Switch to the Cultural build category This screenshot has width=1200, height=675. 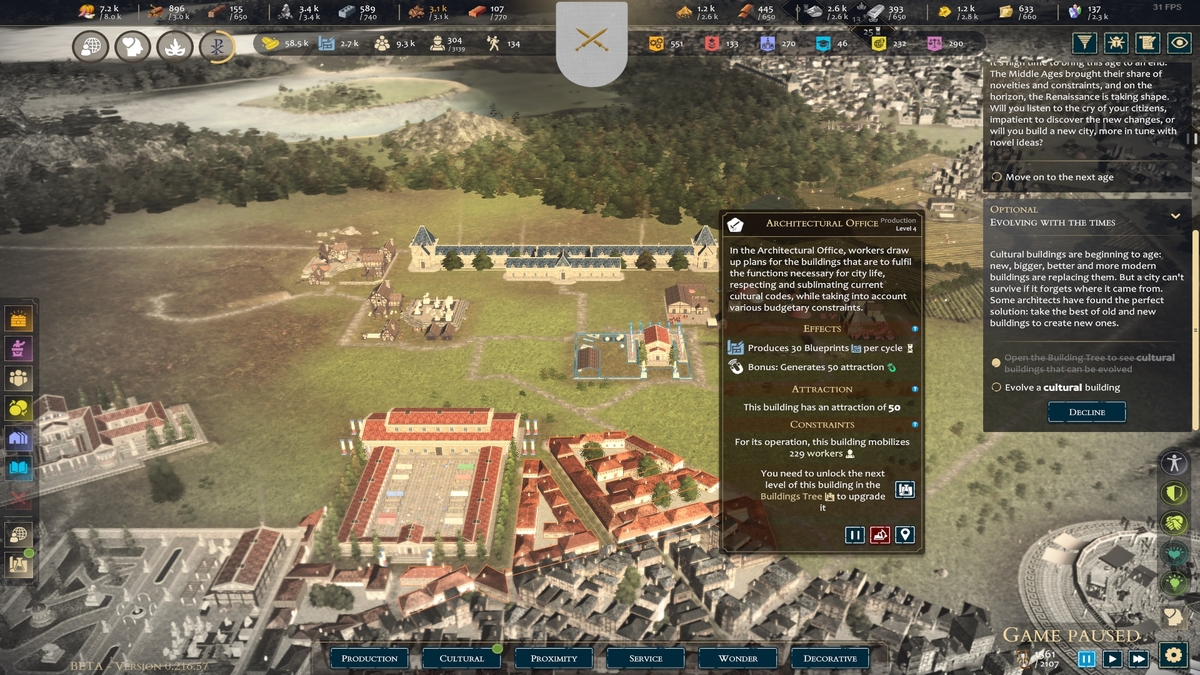point(461,658)
